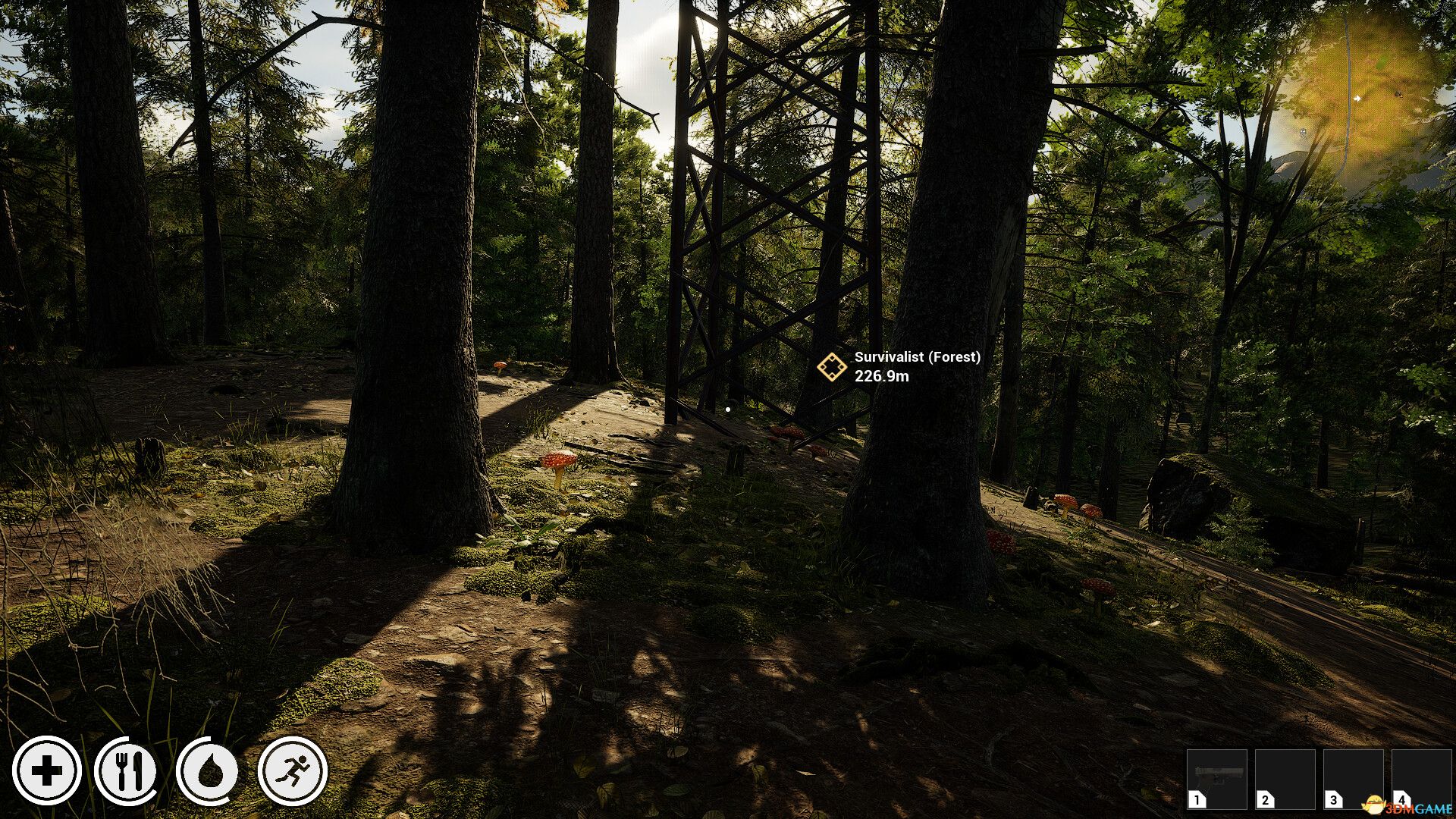Click the Survivalist (Forest) waypoint diamond marker
The width and height of the screenshot is (1456, 819).
[x=833, y=369]
